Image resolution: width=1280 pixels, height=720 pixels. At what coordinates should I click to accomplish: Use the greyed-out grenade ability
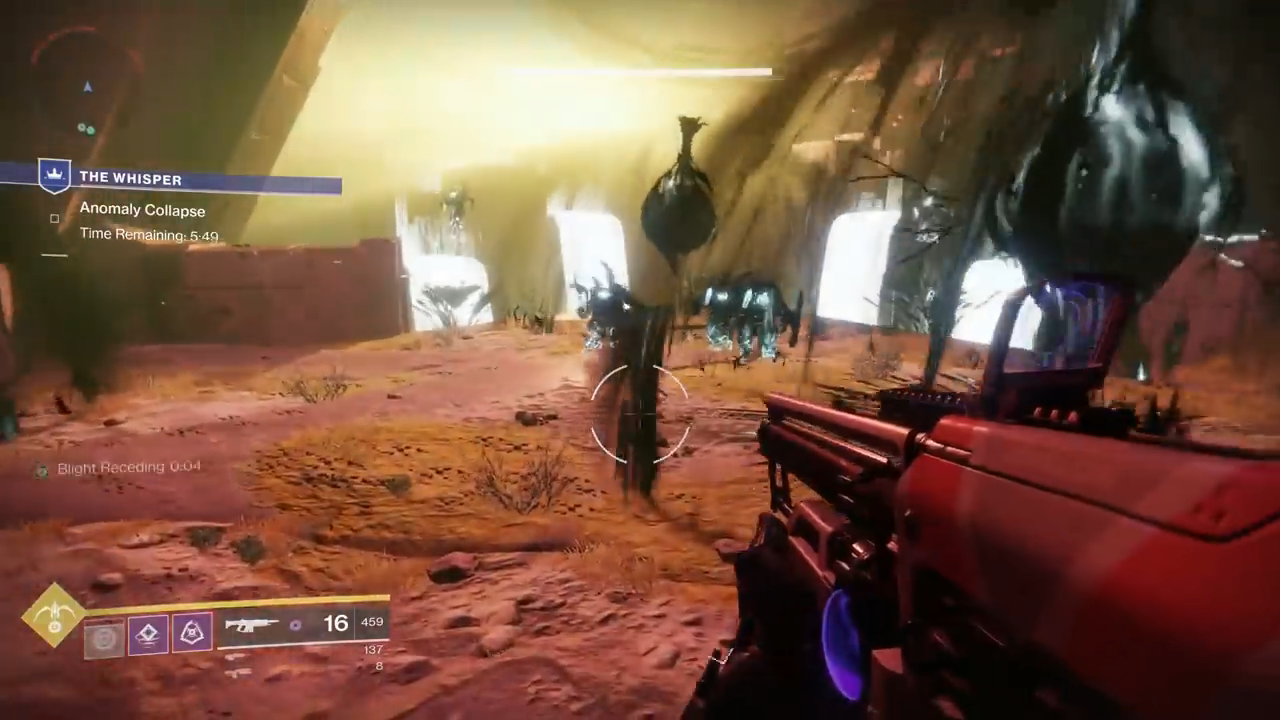pyautogui.click(x=104, y=636)
